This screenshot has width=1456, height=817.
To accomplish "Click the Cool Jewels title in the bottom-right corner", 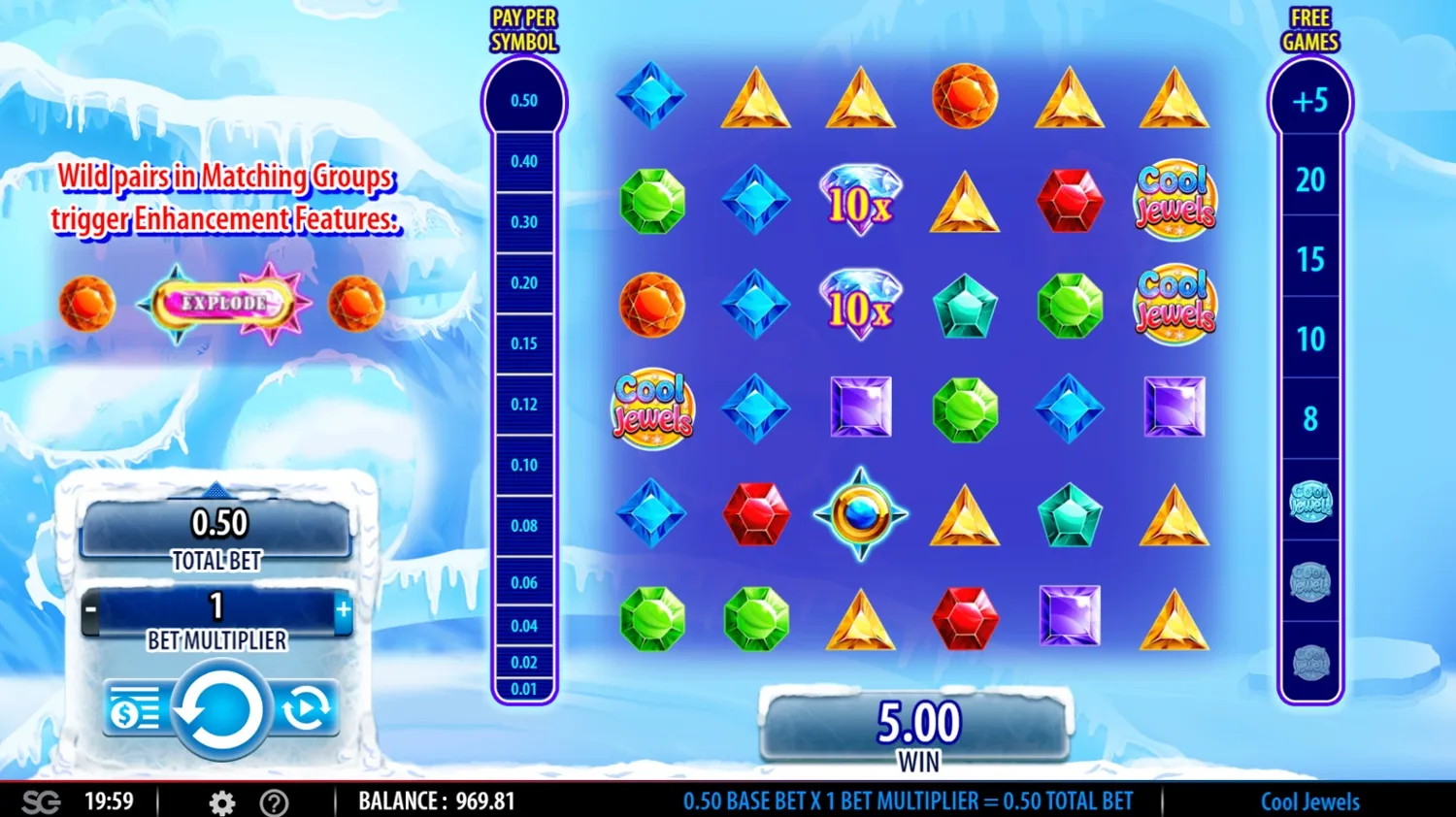I will coord(1309,801).
